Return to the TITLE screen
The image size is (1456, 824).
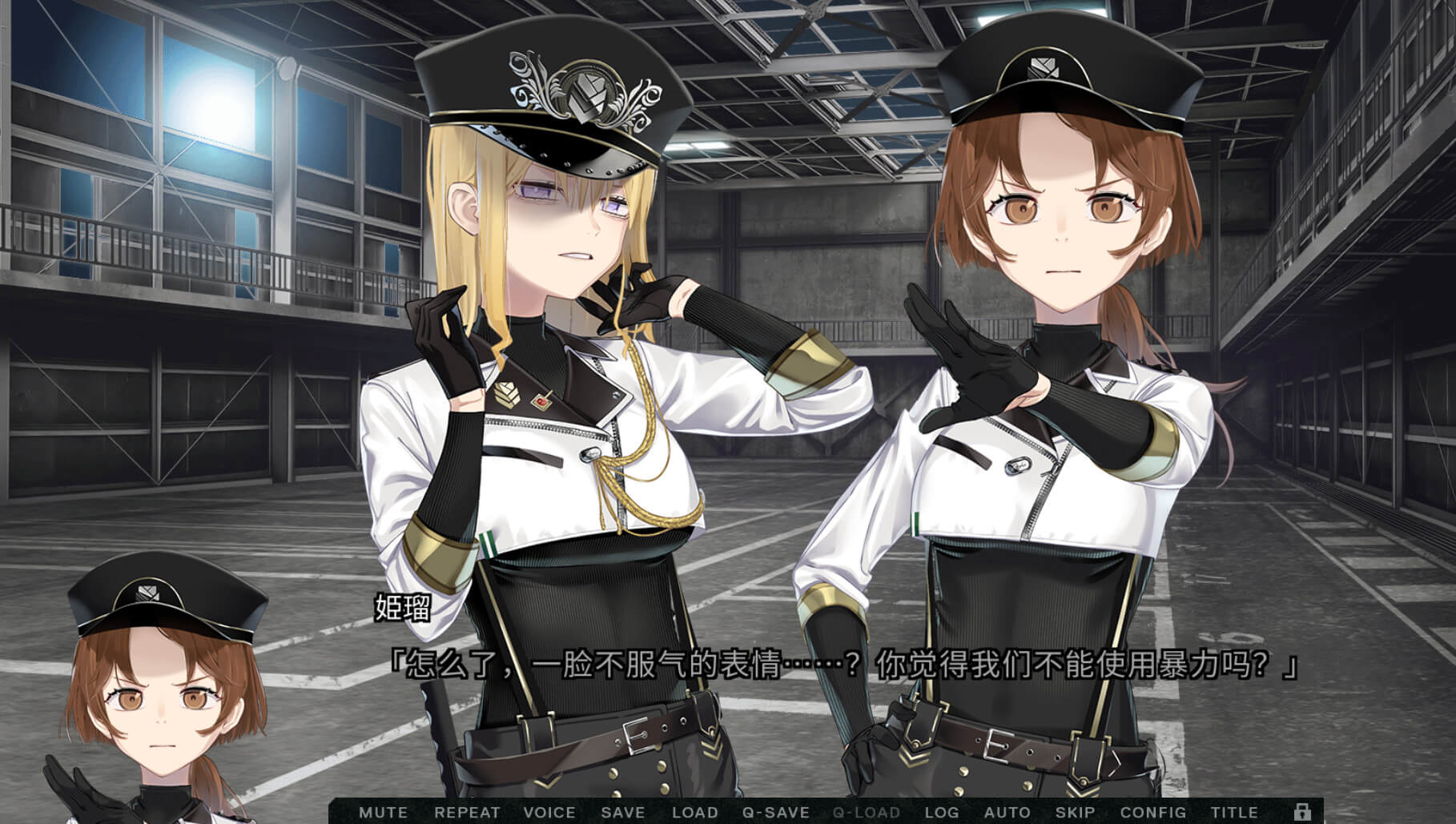[x=1234, y=812]
